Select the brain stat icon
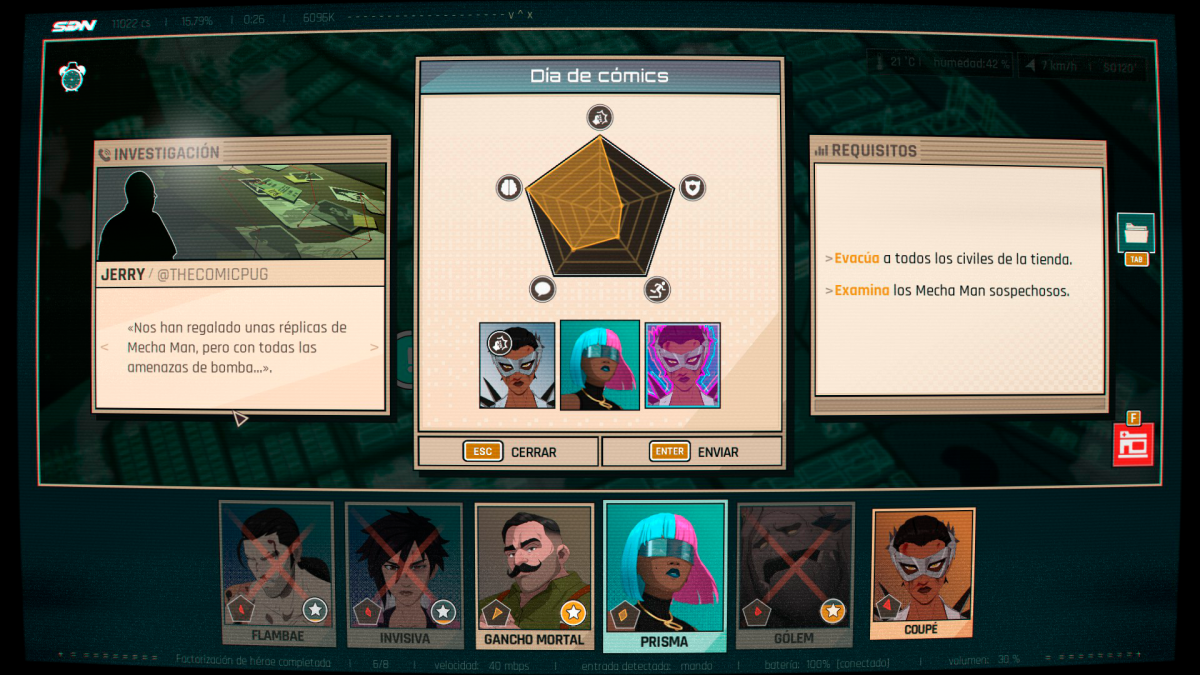 click(x=509, y=187)
